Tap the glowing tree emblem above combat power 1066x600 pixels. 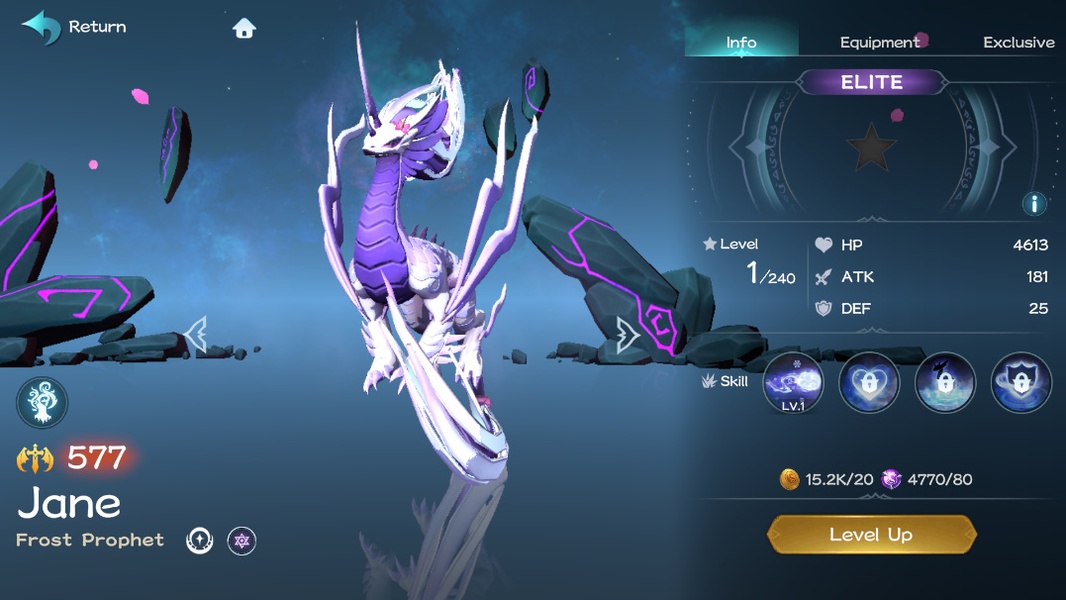click(43, 404)
